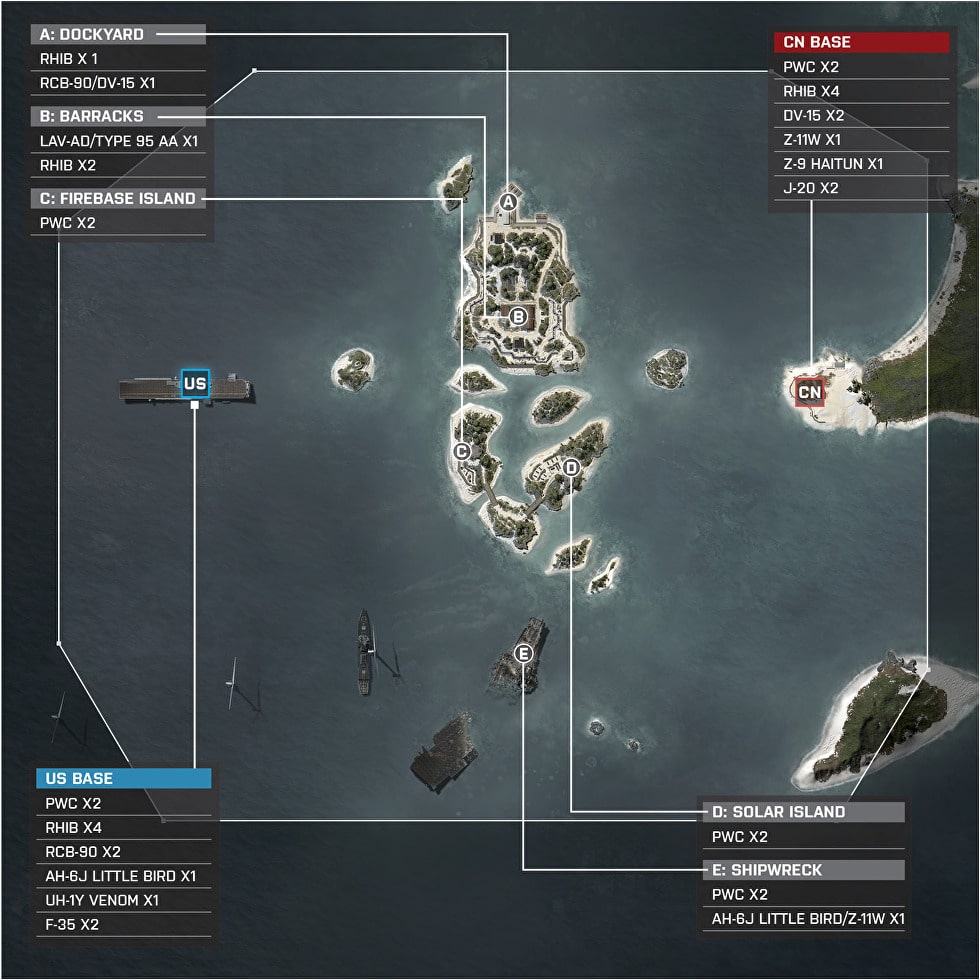Pick the E marker at the shipwreck
The image size is (980, 980).
click(524, 654)
